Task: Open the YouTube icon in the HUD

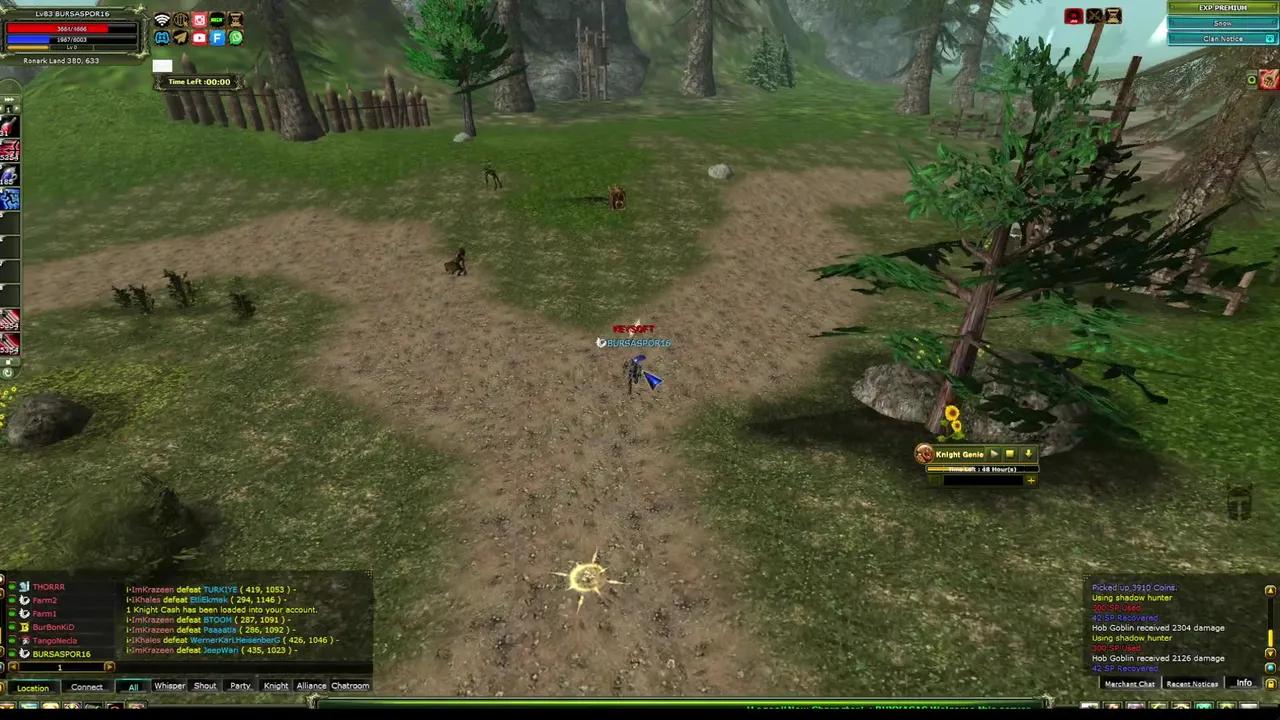Action: (x=199, y=38)
